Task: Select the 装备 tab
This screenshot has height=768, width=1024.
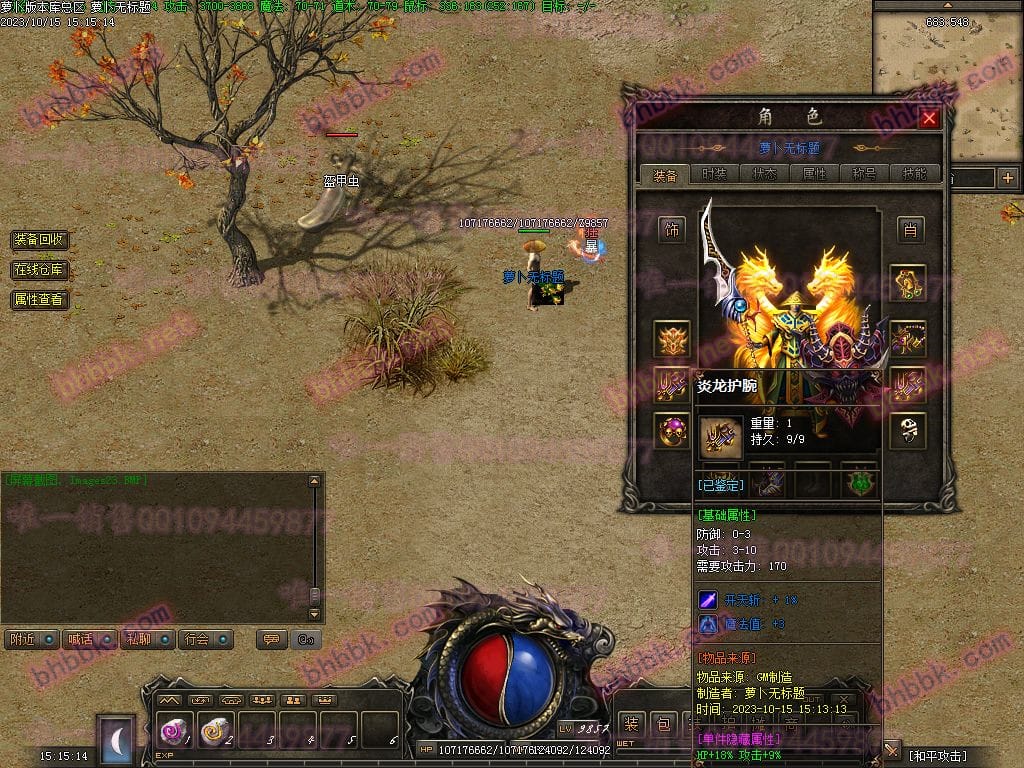Action: [x=665, y=174]
